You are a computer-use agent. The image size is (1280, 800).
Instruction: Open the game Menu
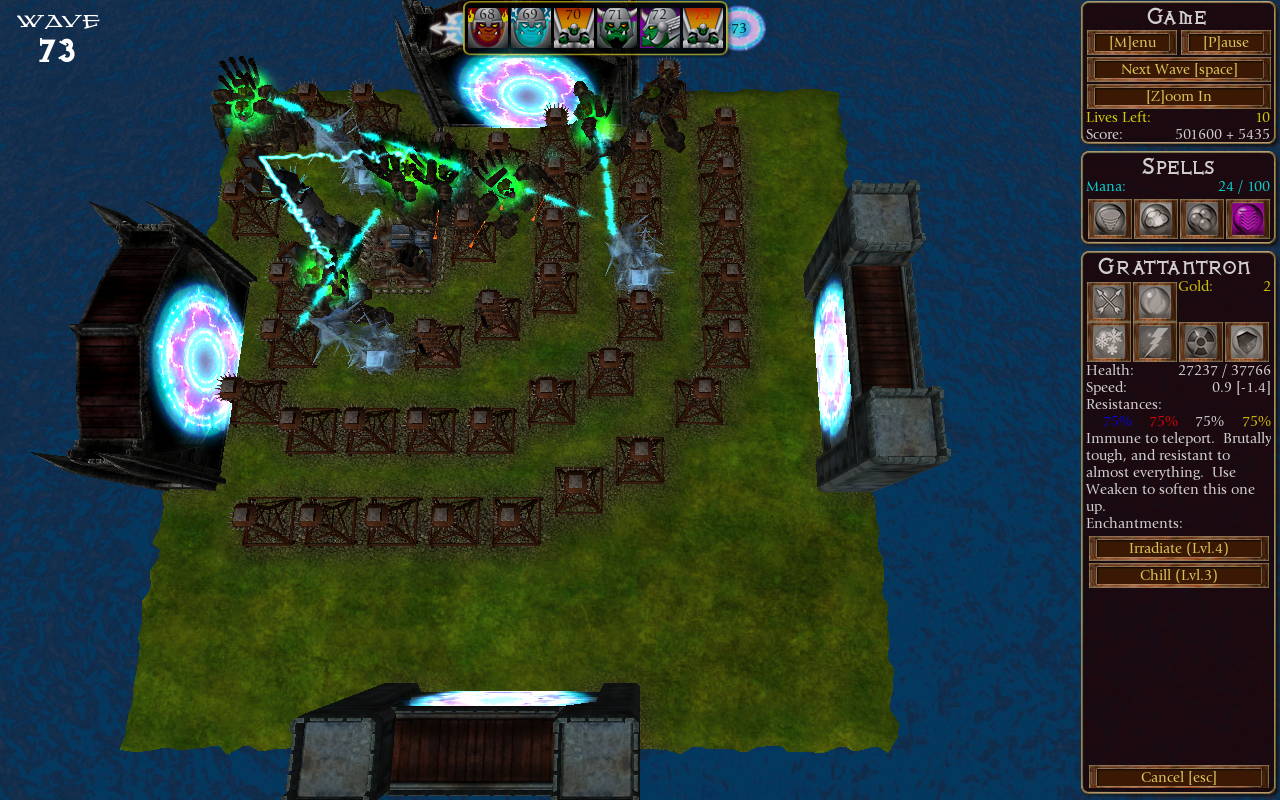(1132, 42)
